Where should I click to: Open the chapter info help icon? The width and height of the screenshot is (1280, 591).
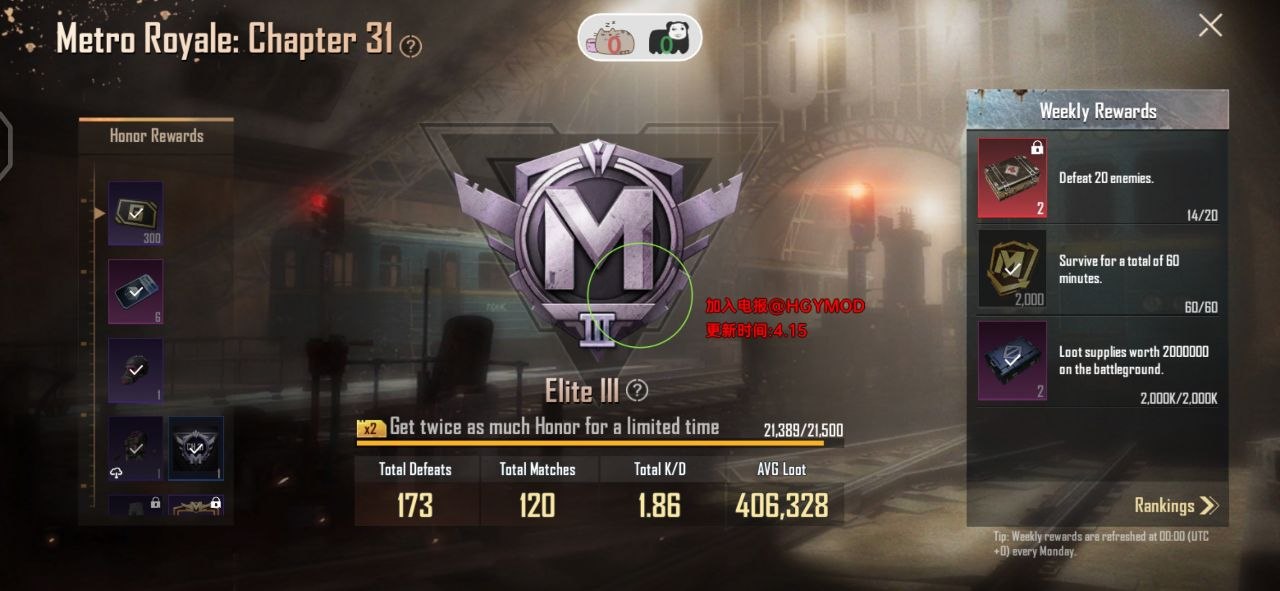click(x=410, y=46)
